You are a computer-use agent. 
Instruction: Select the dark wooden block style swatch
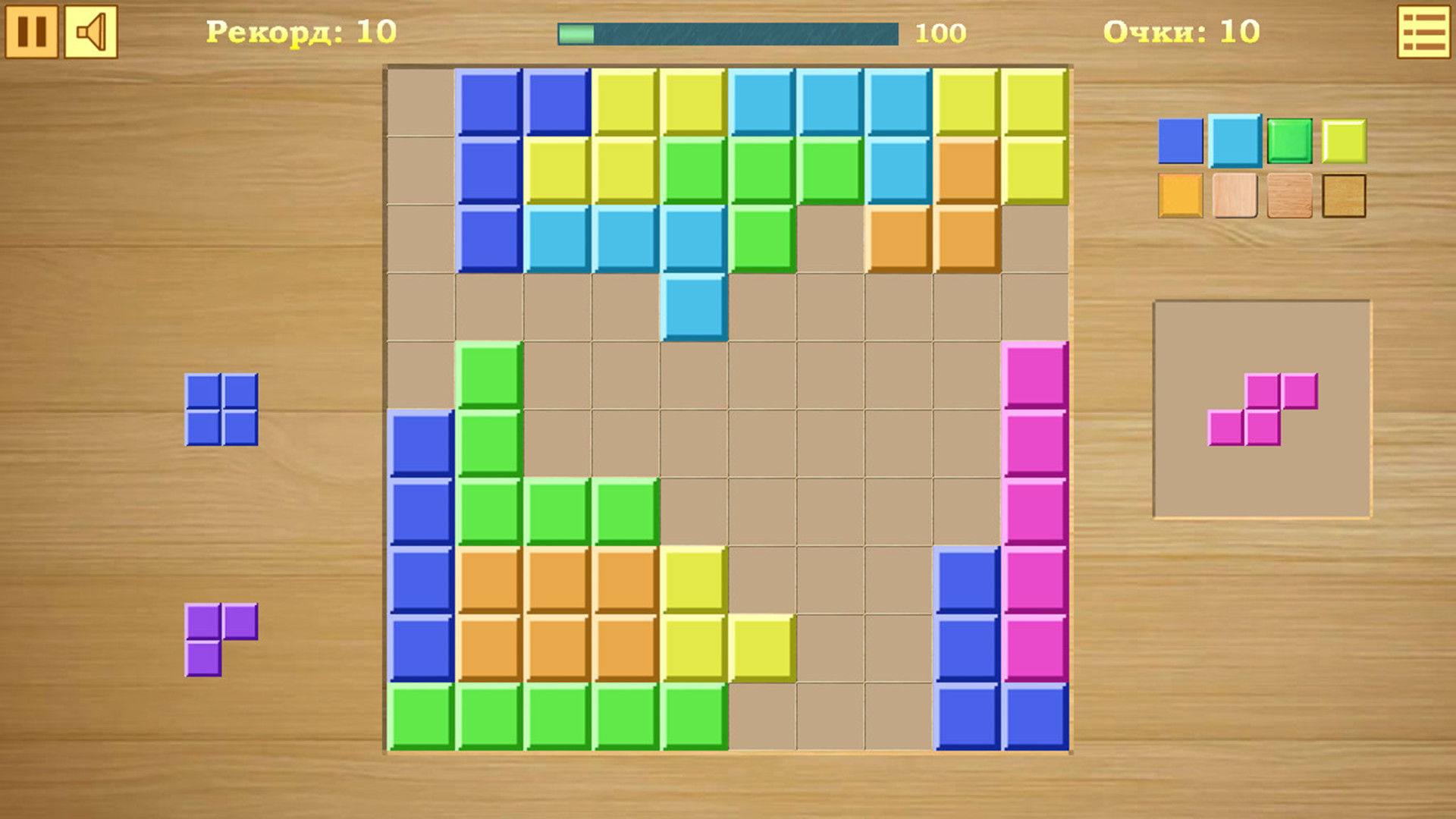(1346, 196)
